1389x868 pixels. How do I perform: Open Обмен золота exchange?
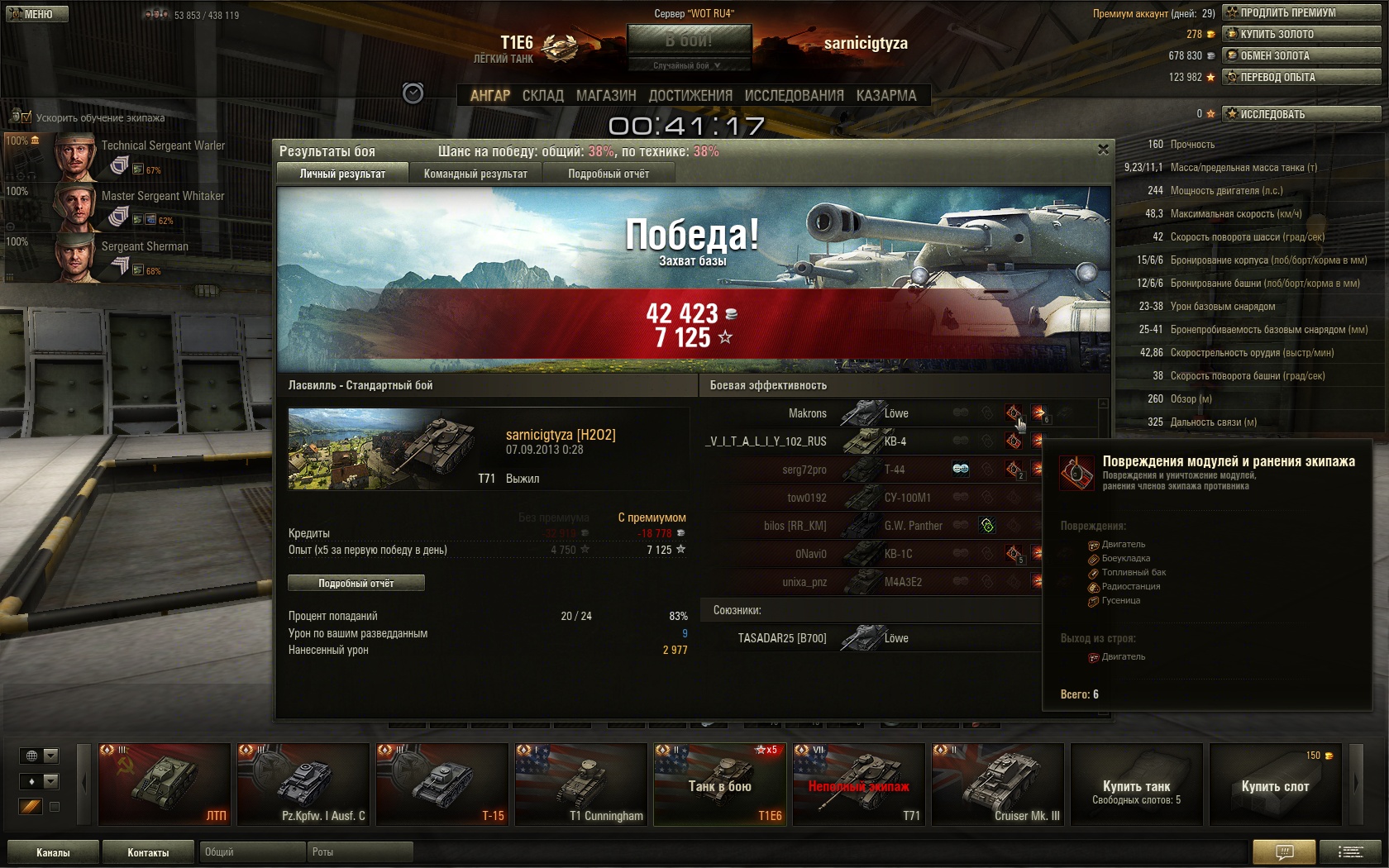(x=1301, y=55)
